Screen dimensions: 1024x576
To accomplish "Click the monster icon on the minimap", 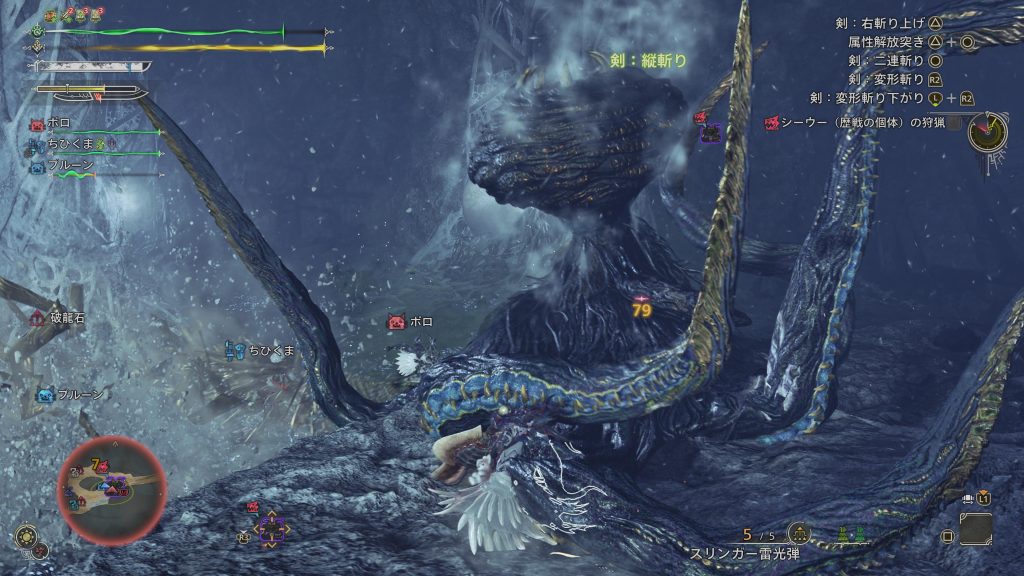I will click(x=116, y=487).
